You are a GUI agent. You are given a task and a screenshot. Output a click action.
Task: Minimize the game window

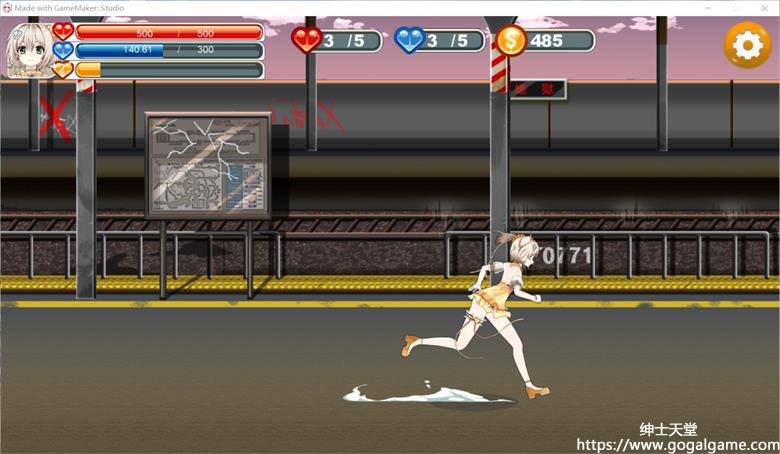[x=708, y=7]
